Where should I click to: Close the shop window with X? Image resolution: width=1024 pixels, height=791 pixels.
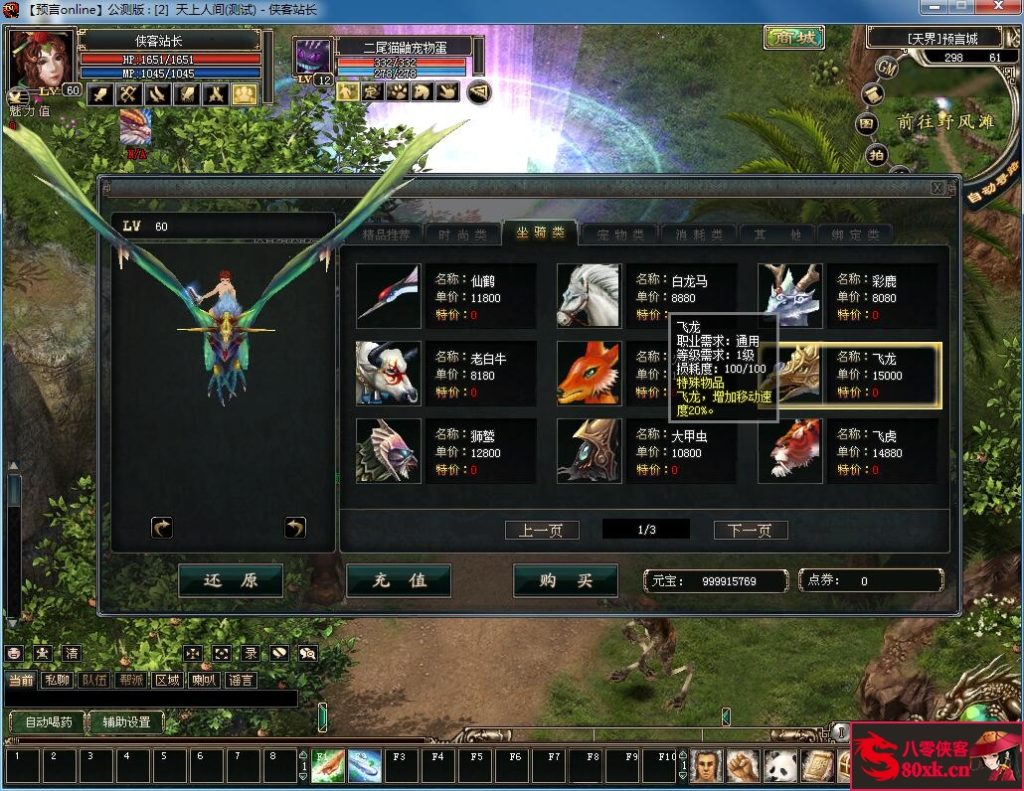[937, 187]
